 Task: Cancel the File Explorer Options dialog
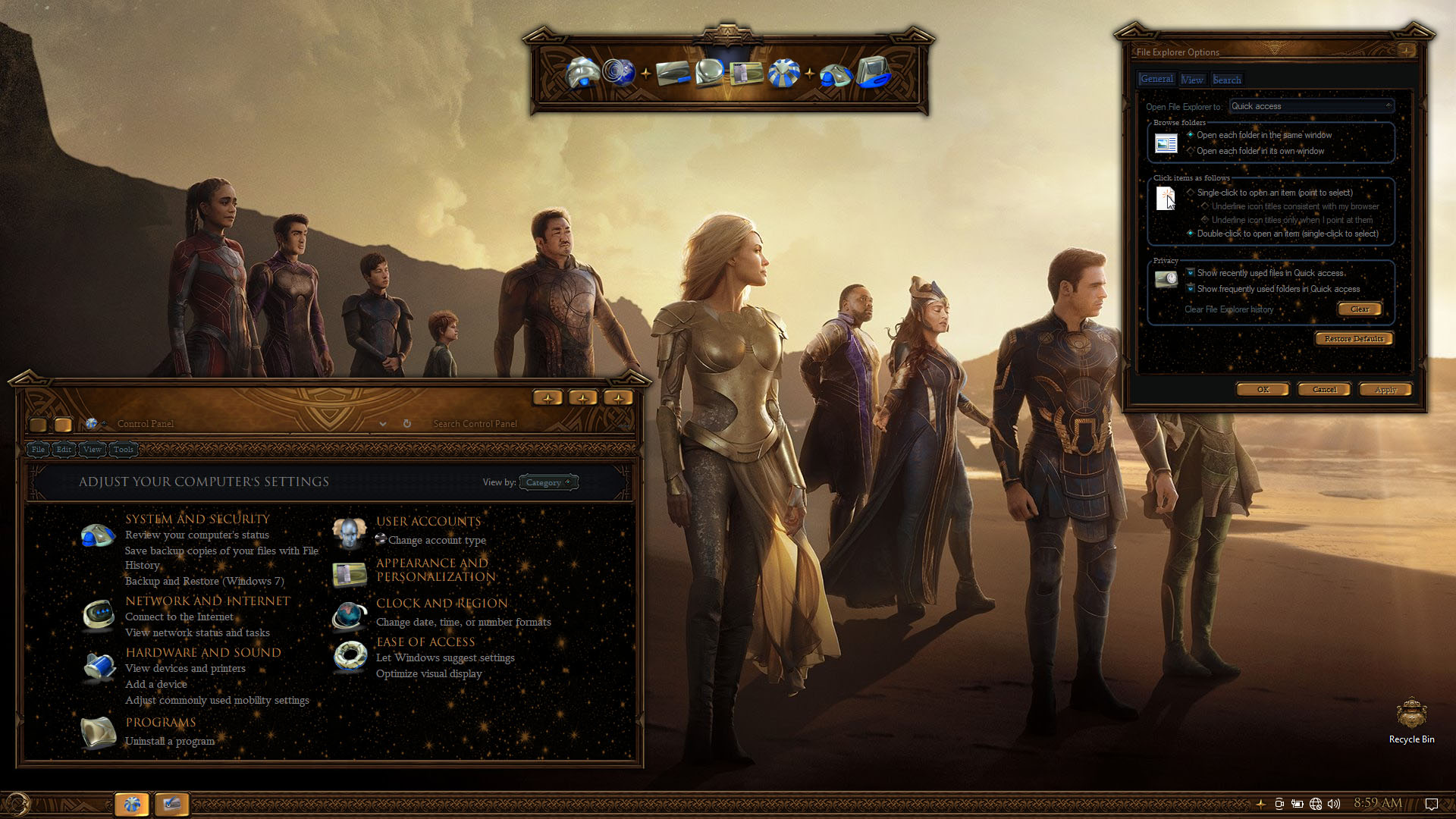1324,390
